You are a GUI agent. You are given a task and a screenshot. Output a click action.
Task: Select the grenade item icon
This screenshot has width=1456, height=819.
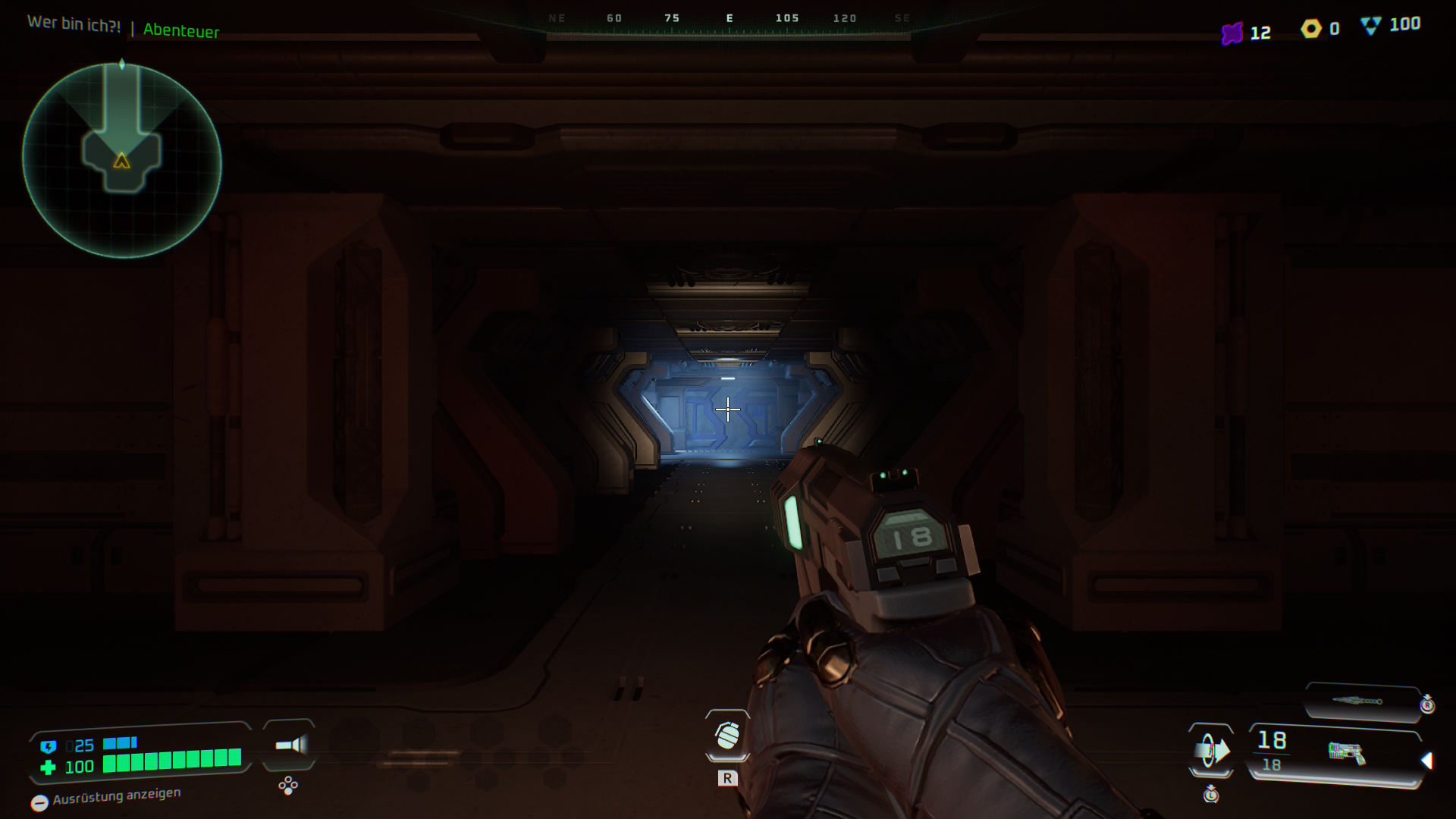(x=727, y=735)
